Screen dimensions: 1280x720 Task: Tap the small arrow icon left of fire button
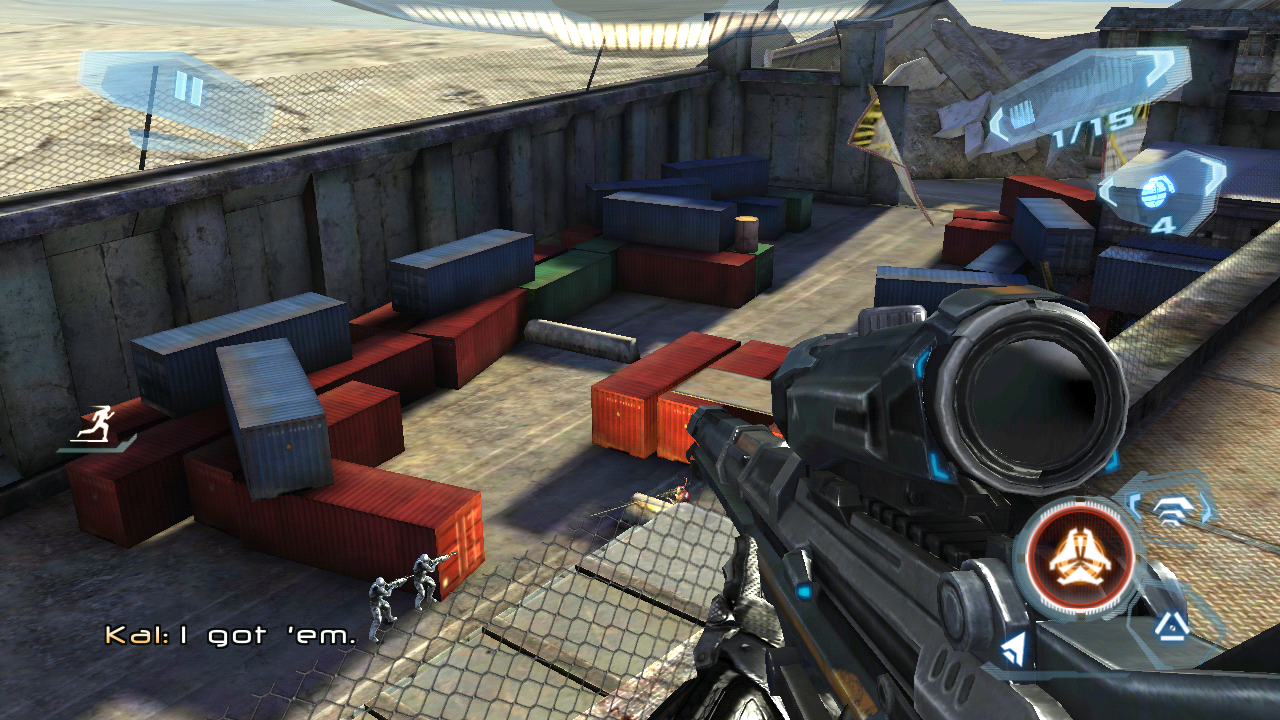tap(1013, 650)
